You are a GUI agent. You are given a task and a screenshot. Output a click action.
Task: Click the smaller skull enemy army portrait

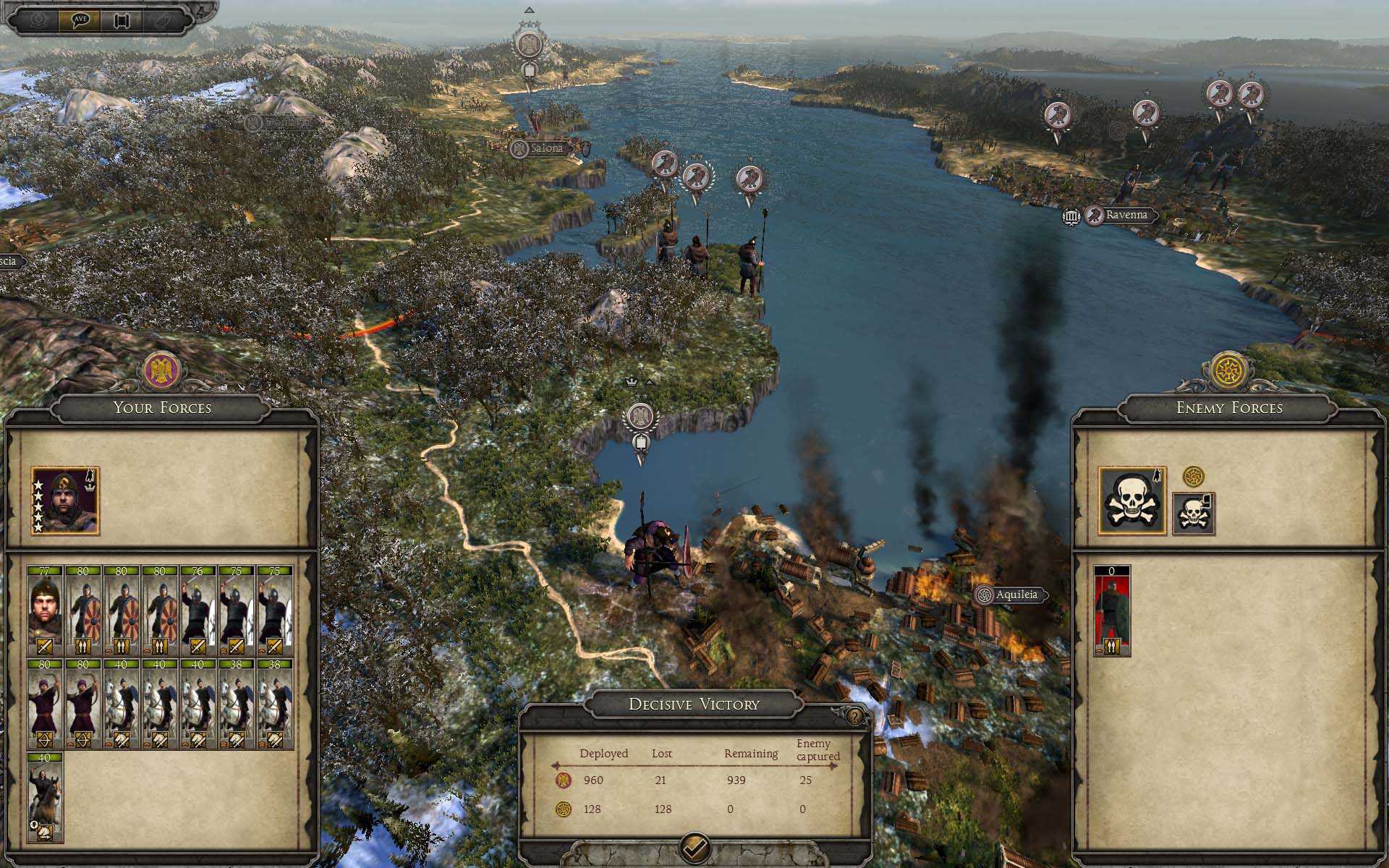[x=1193, y=514]
